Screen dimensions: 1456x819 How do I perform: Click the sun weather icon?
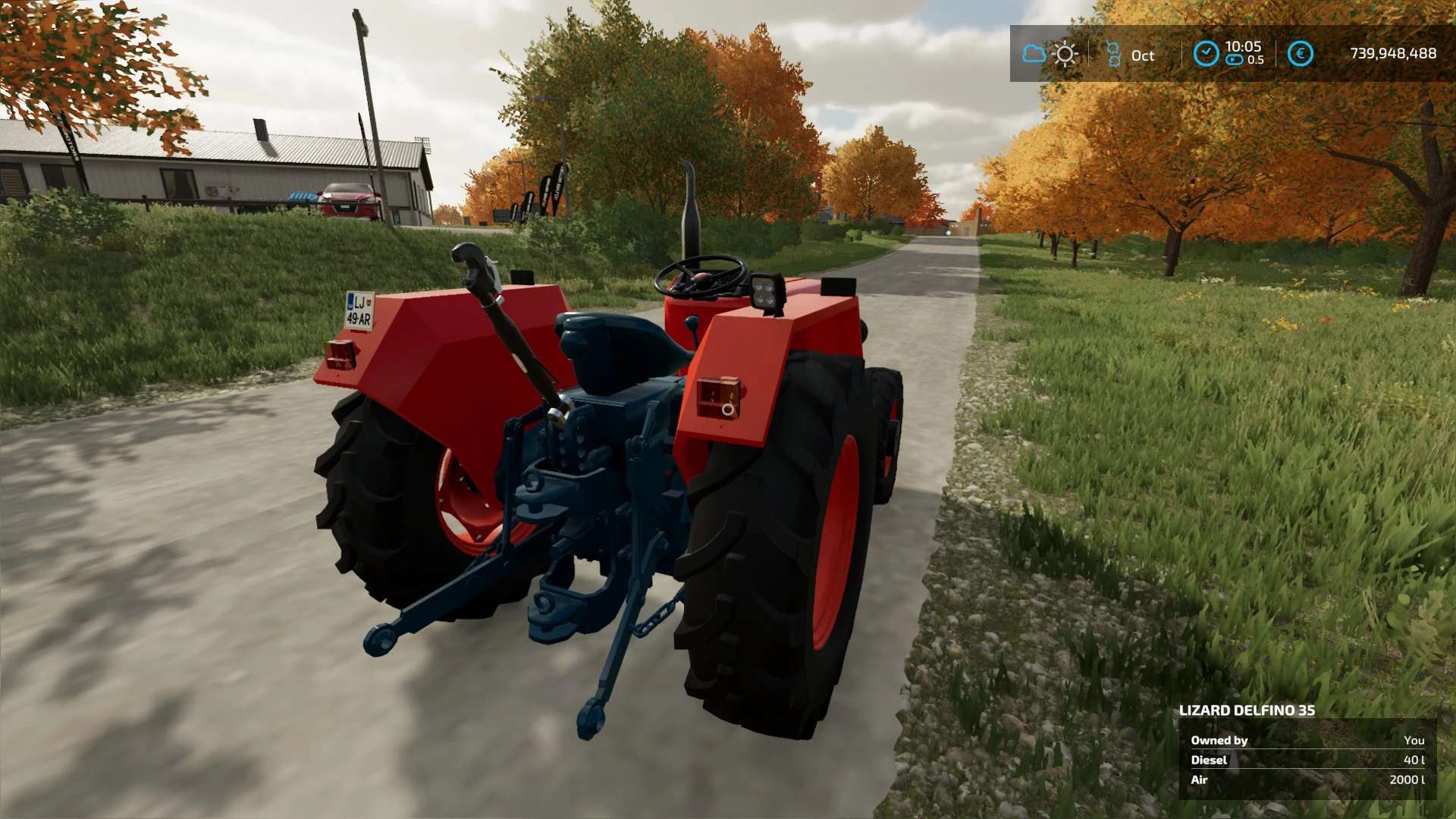[x=1065, y=54]
